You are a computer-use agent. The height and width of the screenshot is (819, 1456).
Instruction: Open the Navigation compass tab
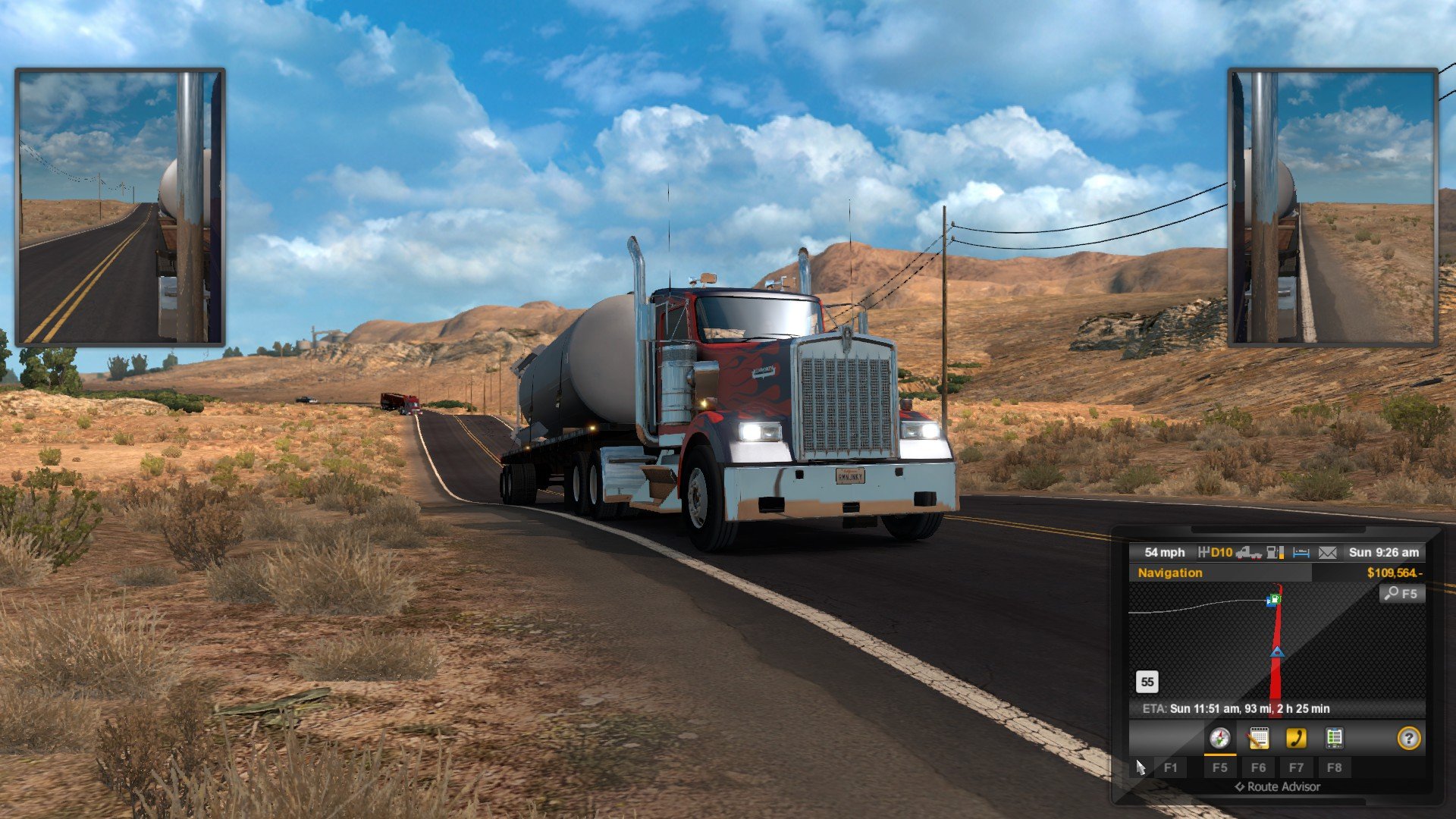1219,738
